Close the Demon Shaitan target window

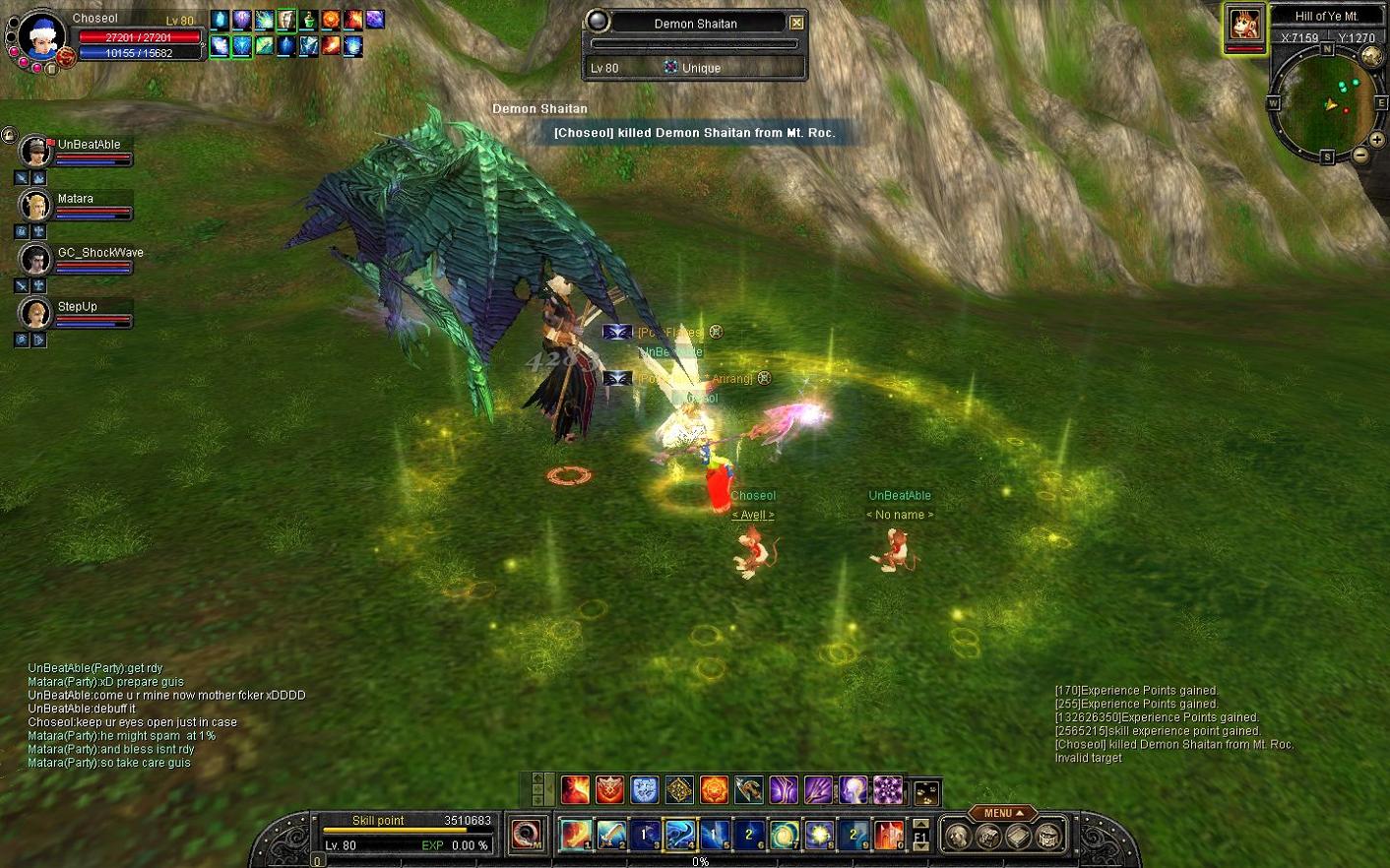(796, 23)
